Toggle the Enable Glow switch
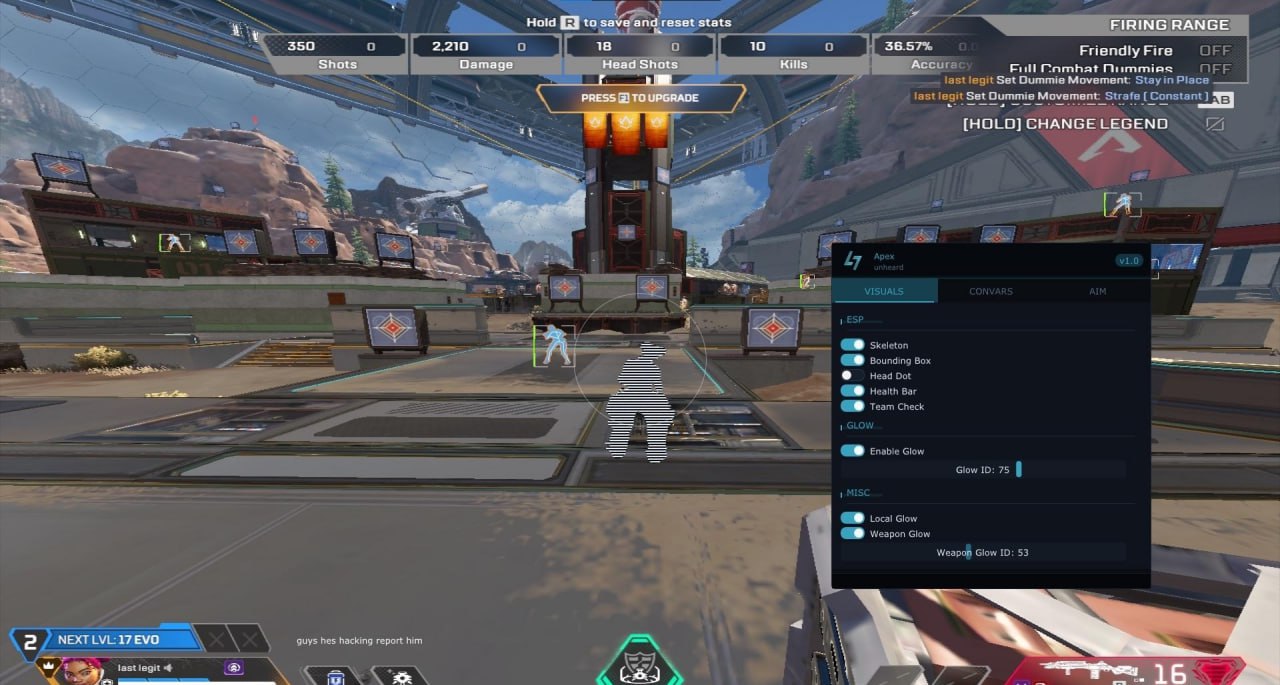 pos(853,451)
